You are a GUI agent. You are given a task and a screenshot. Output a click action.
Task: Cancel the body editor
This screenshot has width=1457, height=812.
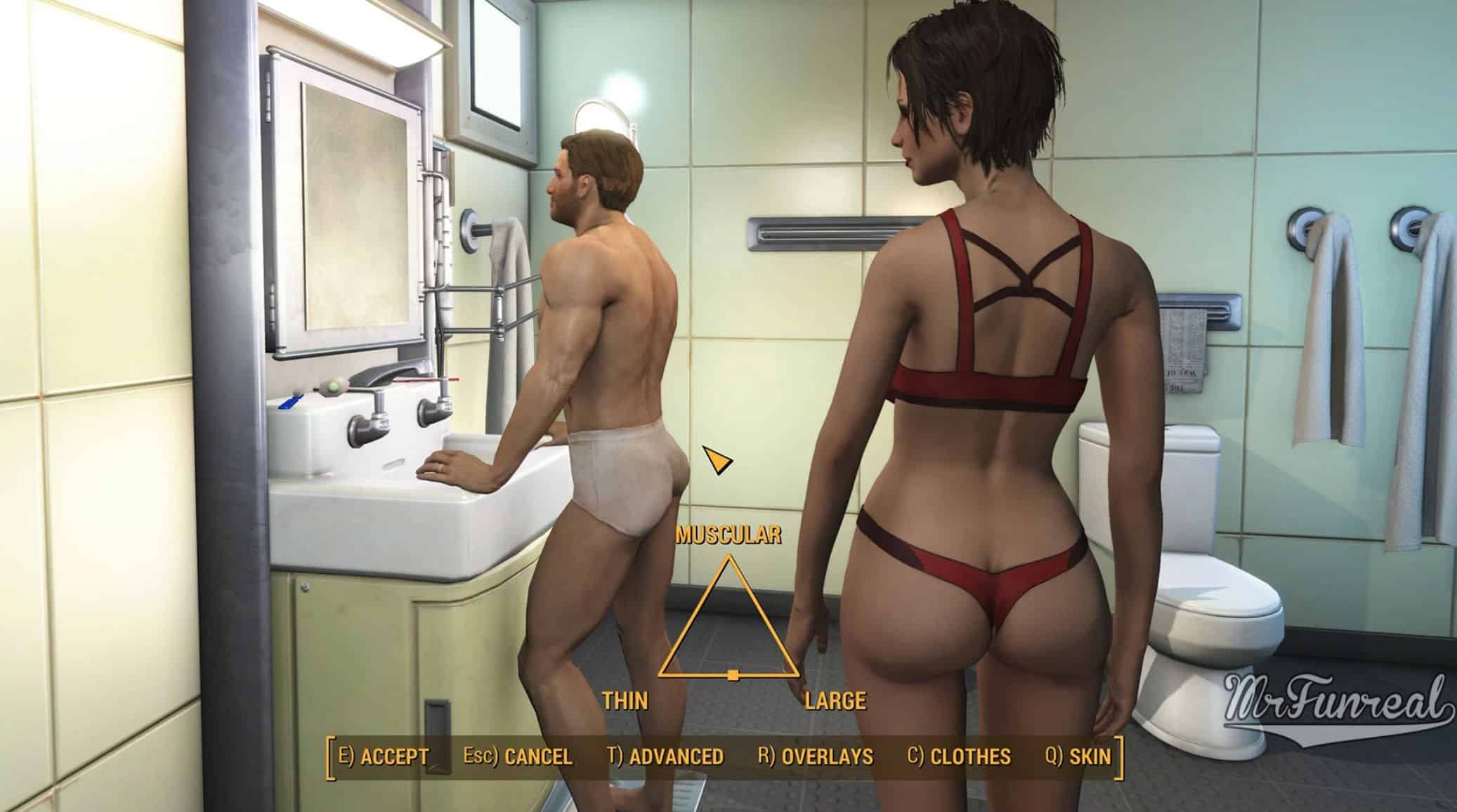click(x=518, y=757)
